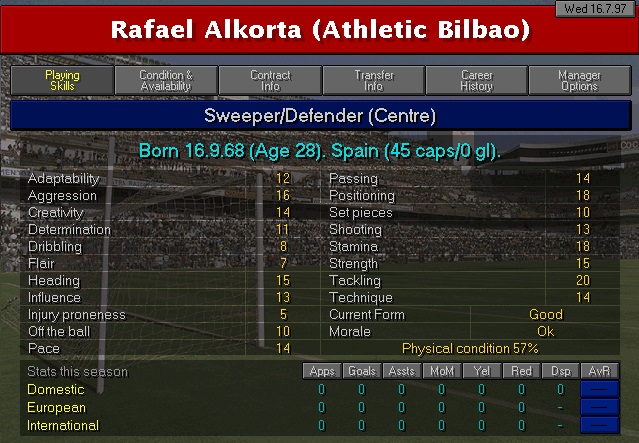Click the blue AvR button for Domestic
Screen dimensions: 639x443
600,390
